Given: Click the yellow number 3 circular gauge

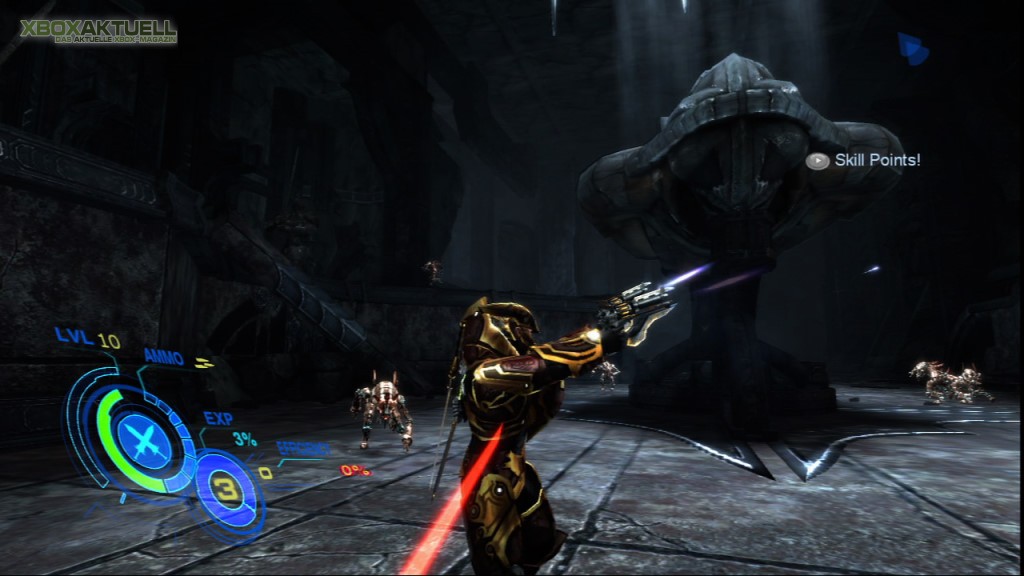Looking at the screenshot, I should coord(228,490).
